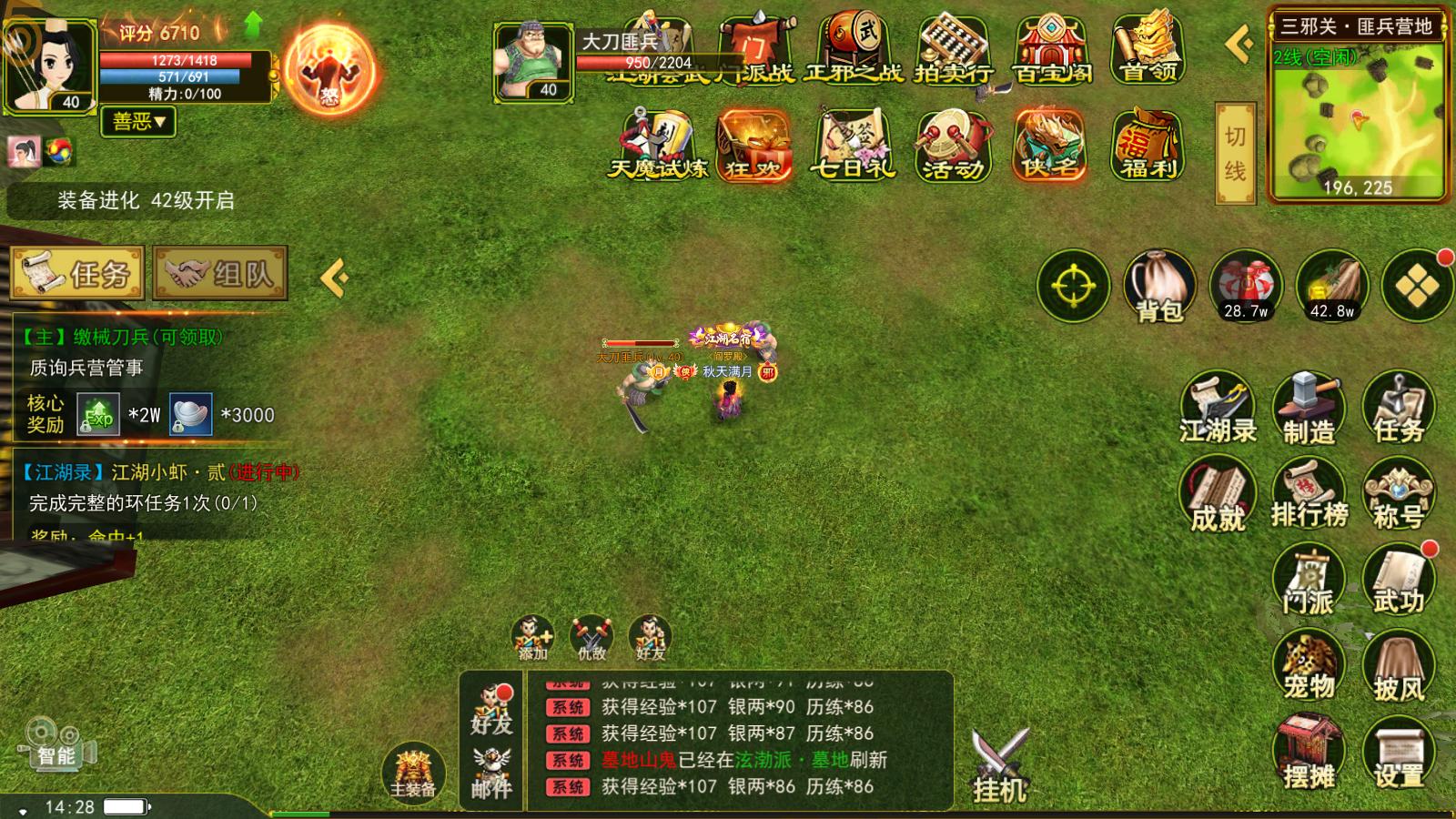The image size is (1456, 819).
Task: Open the 邮件 mail
Action: [491, 773]
